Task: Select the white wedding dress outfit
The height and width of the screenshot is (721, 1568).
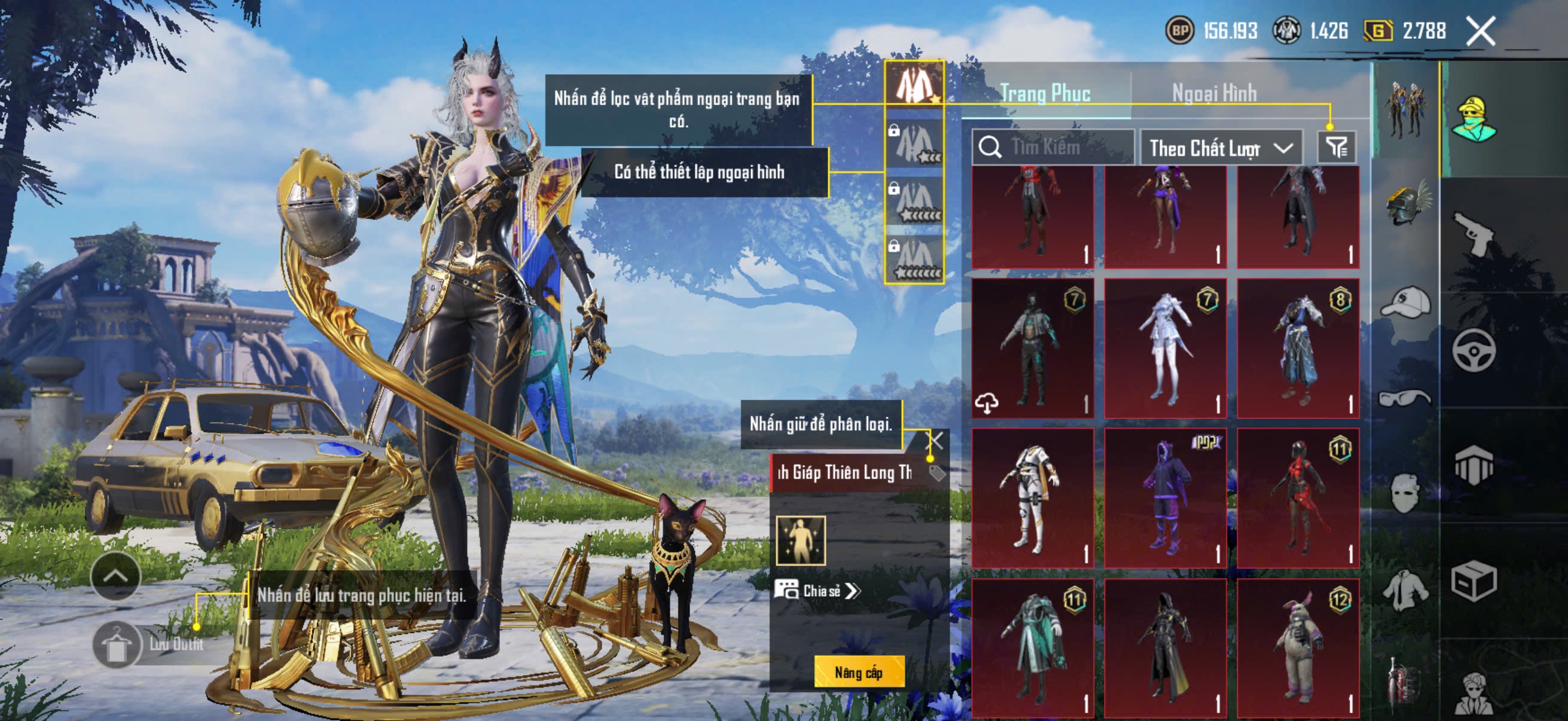Action: pyautogui.click(x=1165, y=348)
